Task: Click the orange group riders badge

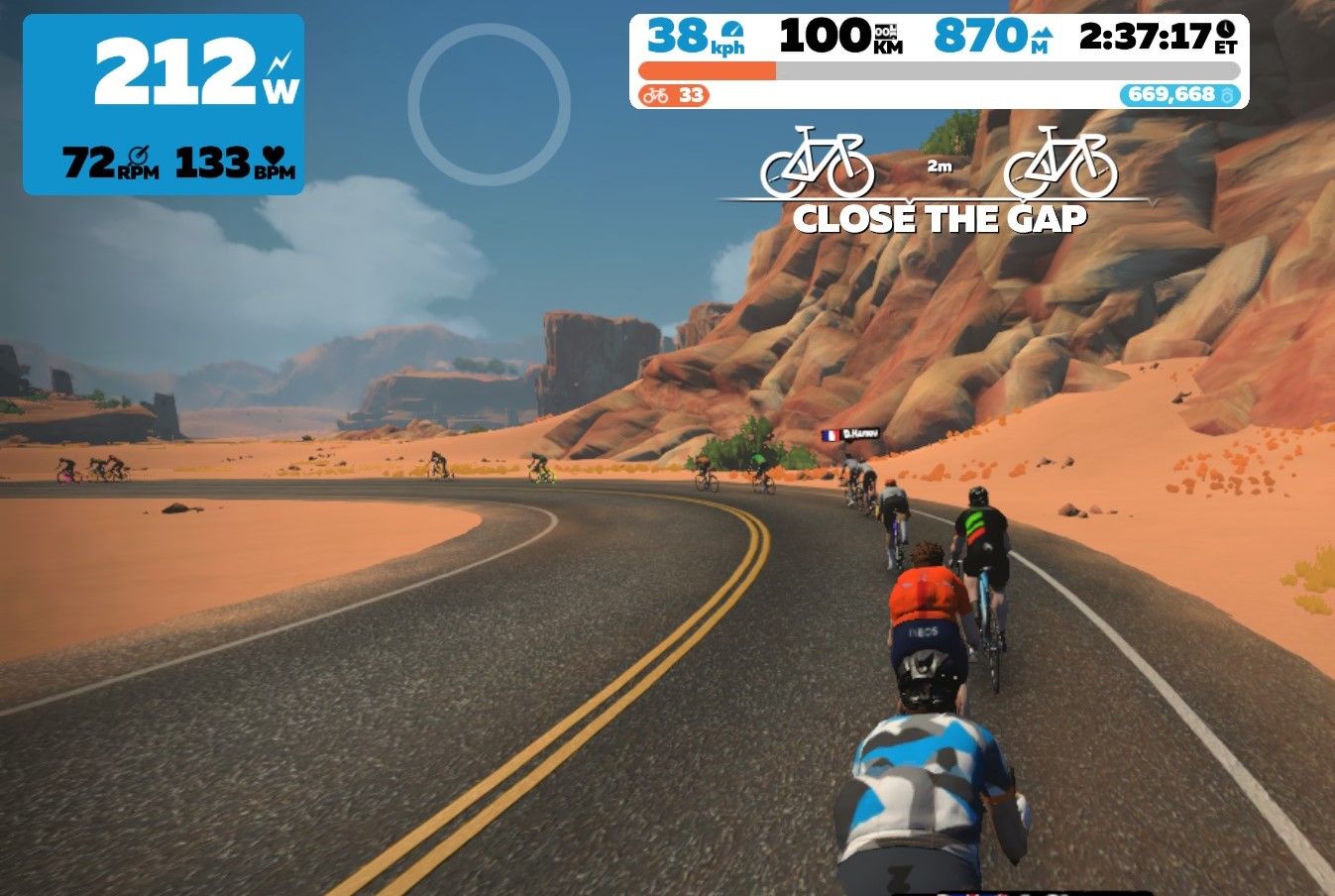Action: [x=674, y=95]
